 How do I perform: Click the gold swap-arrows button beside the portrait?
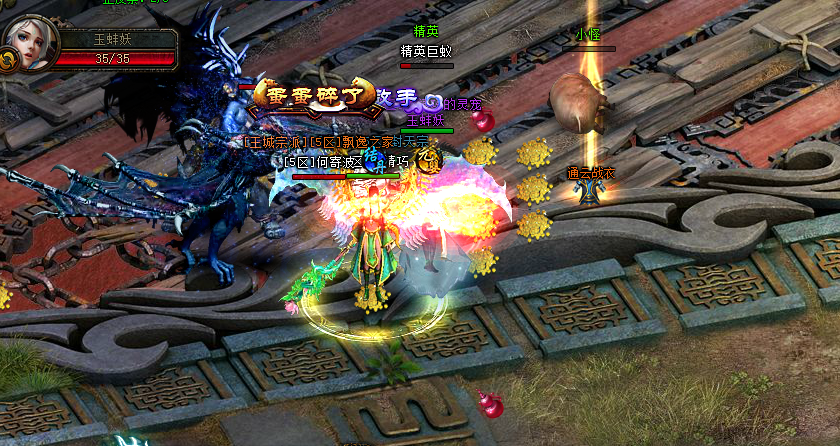click(8, 61)
